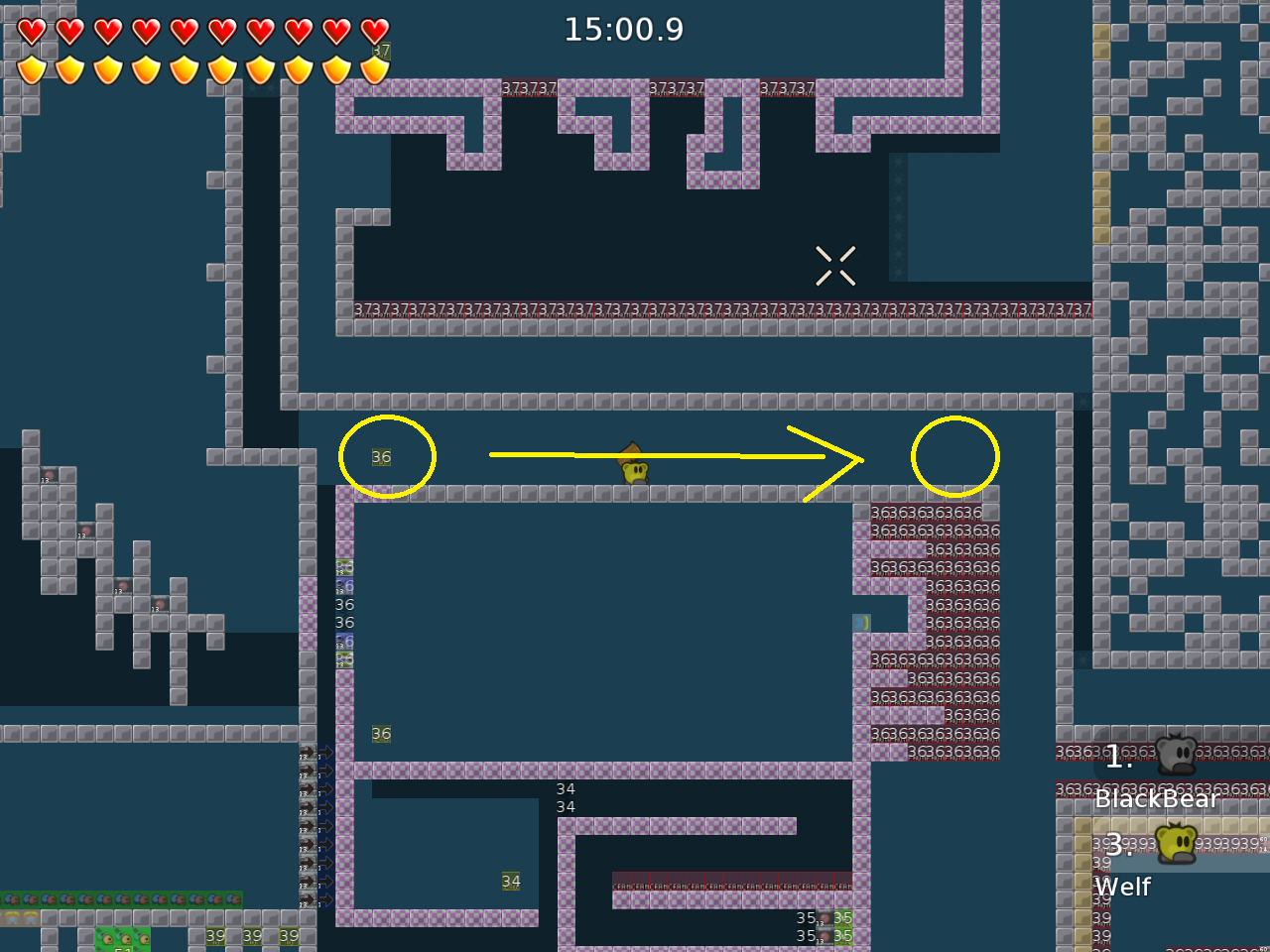Click a green creature on the bottom-left platform
The width and height of the screenshot is (1270, 952).
(109, 939)
